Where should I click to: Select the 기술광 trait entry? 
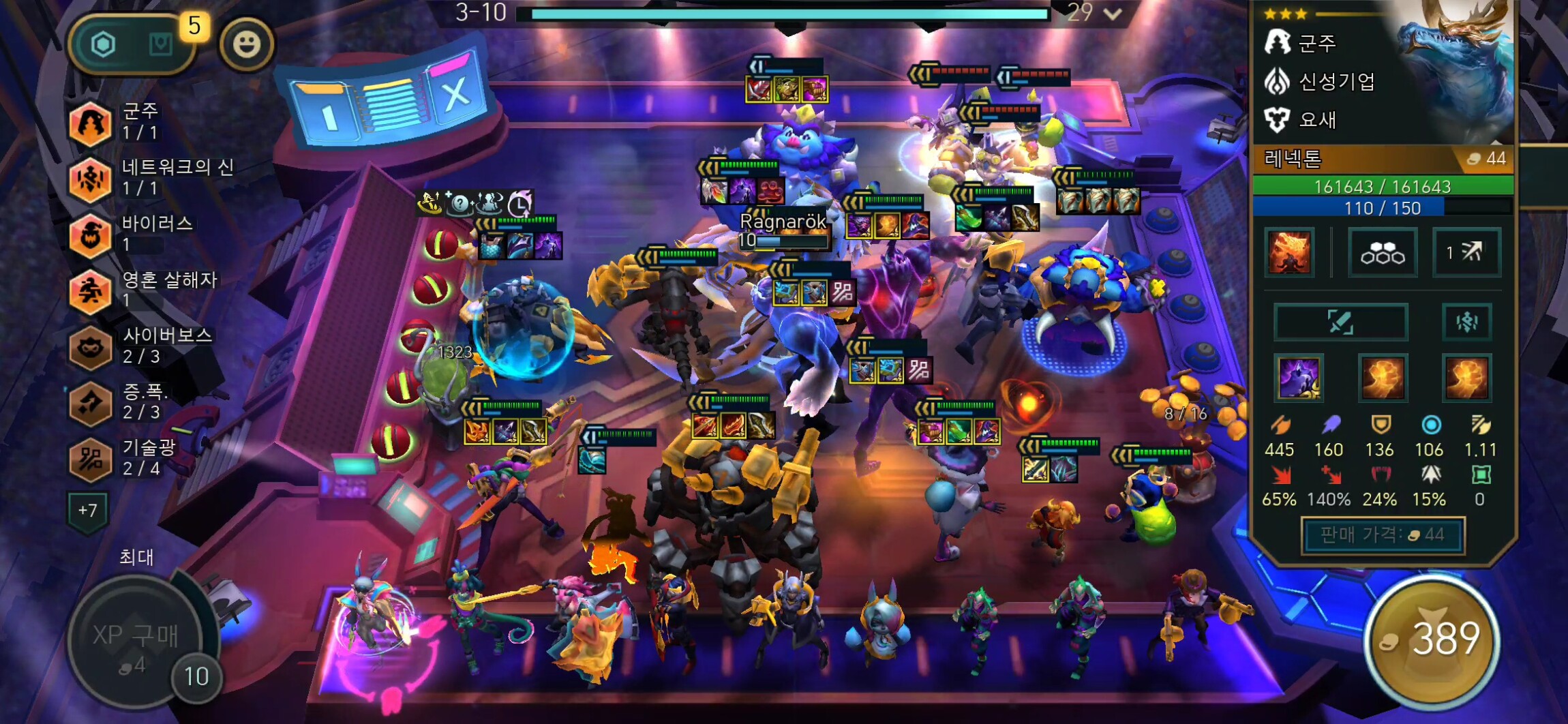[x=91, y=459]
